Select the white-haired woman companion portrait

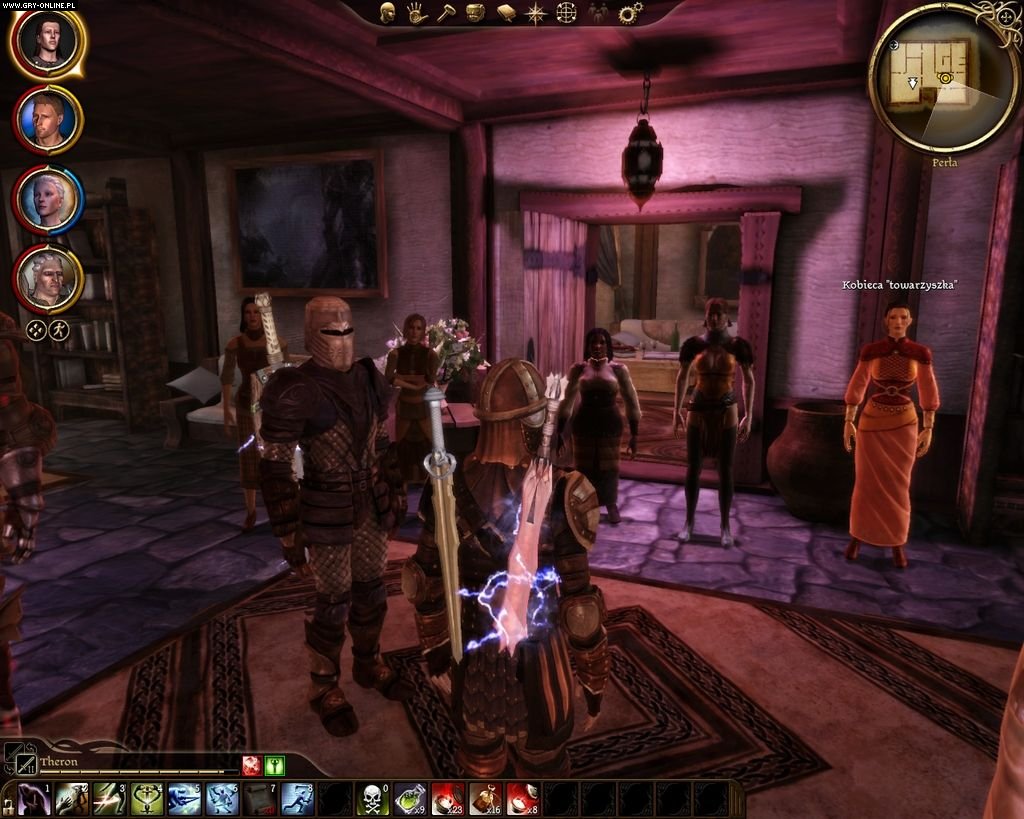[47, 198]
